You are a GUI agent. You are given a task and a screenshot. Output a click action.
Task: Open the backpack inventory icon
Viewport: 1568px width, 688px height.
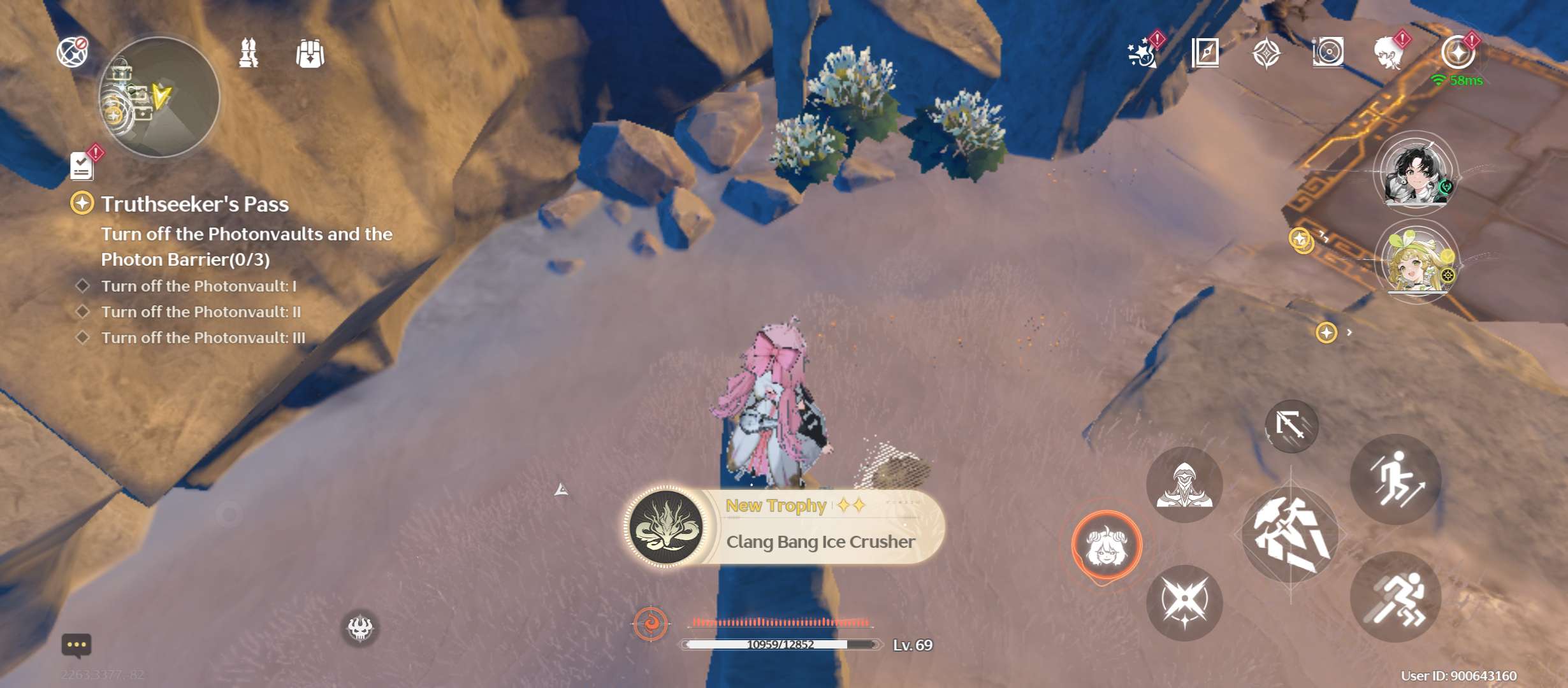[310, 54]
